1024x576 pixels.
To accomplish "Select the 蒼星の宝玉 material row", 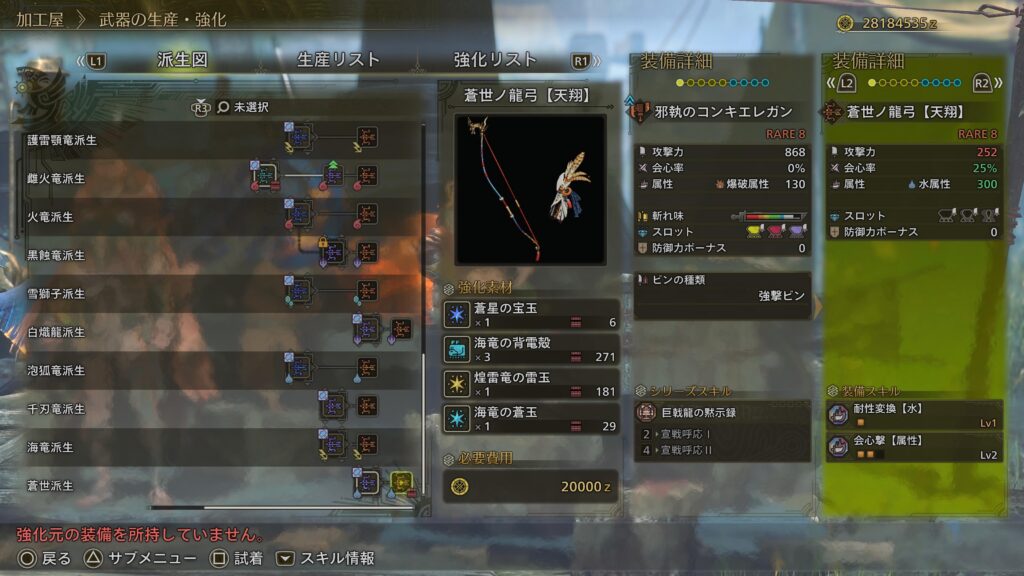I will tap(531, 315).
